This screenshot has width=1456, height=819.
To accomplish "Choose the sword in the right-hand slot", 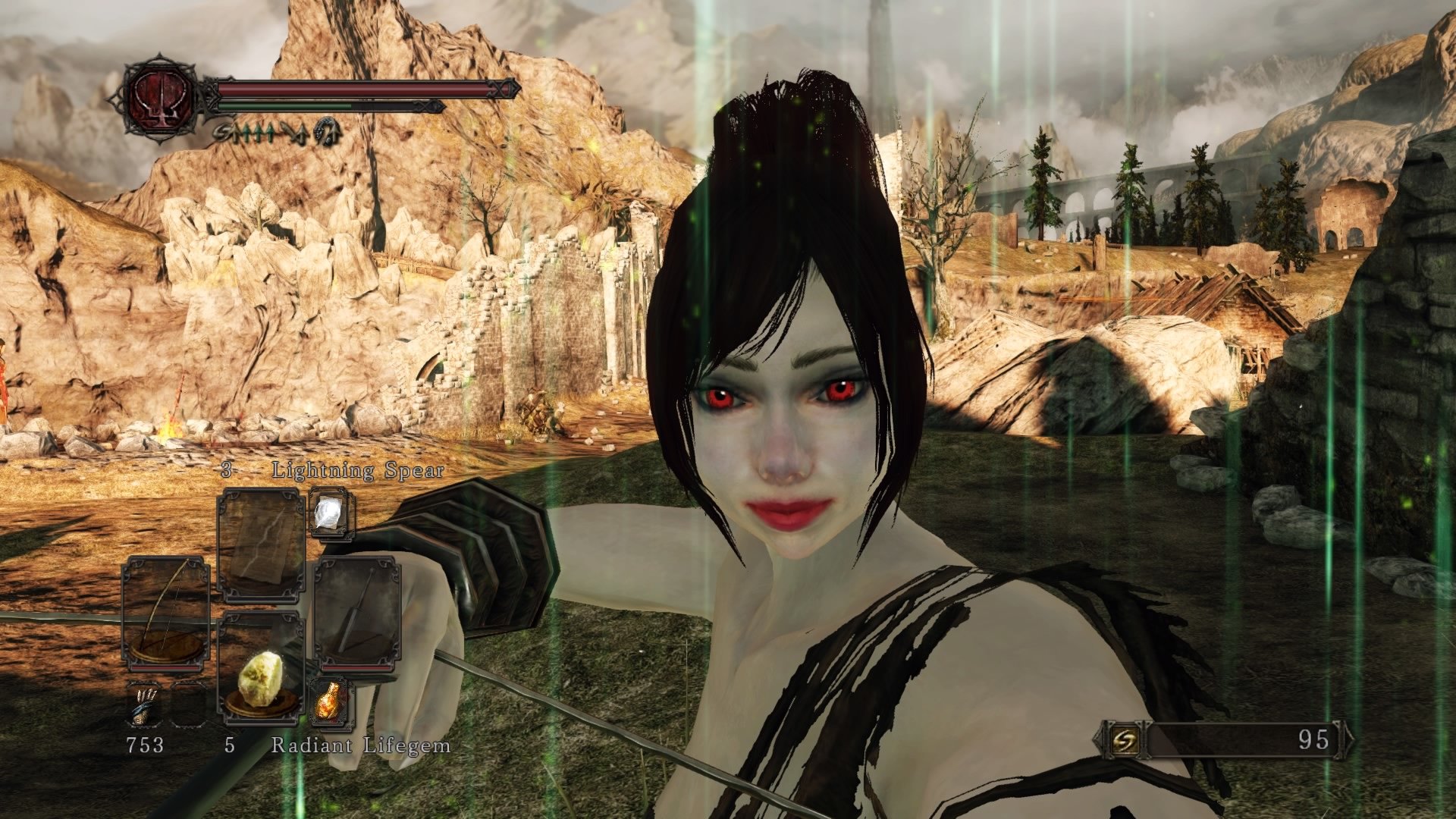I will pos(356,613).
